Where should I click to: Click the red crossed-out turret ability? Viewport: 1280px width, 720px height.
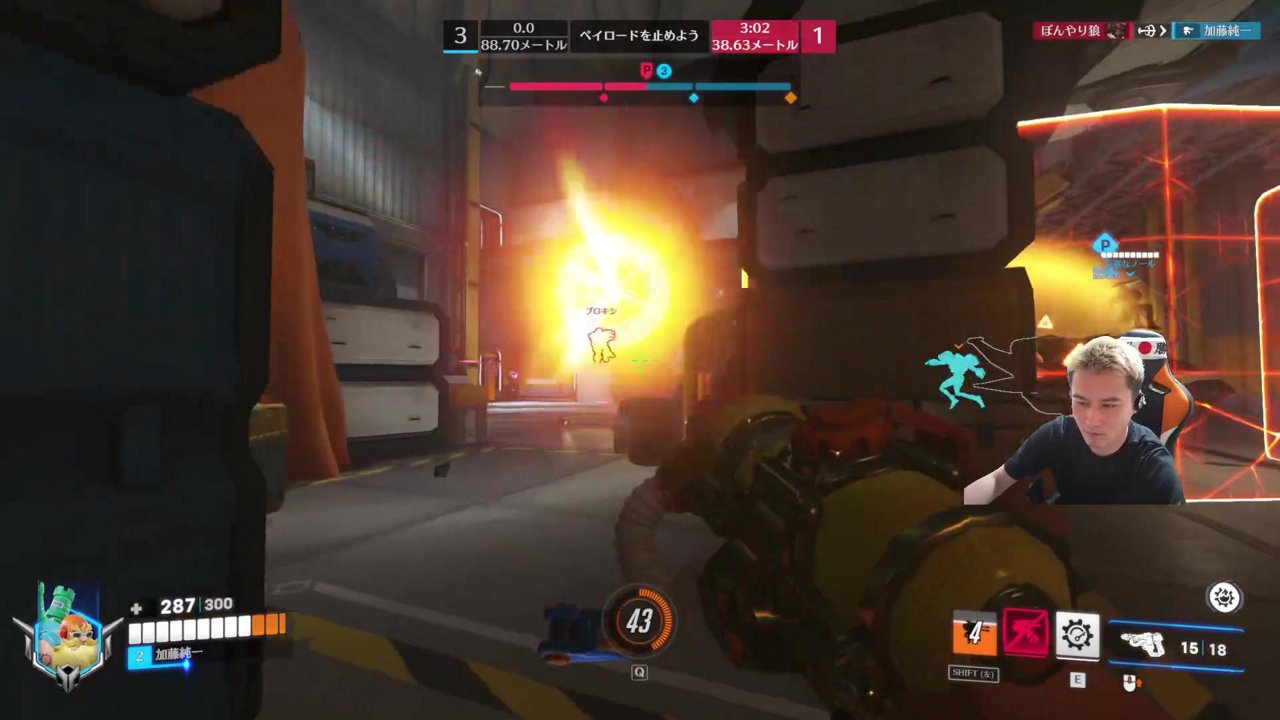(x=1026, y=634)
